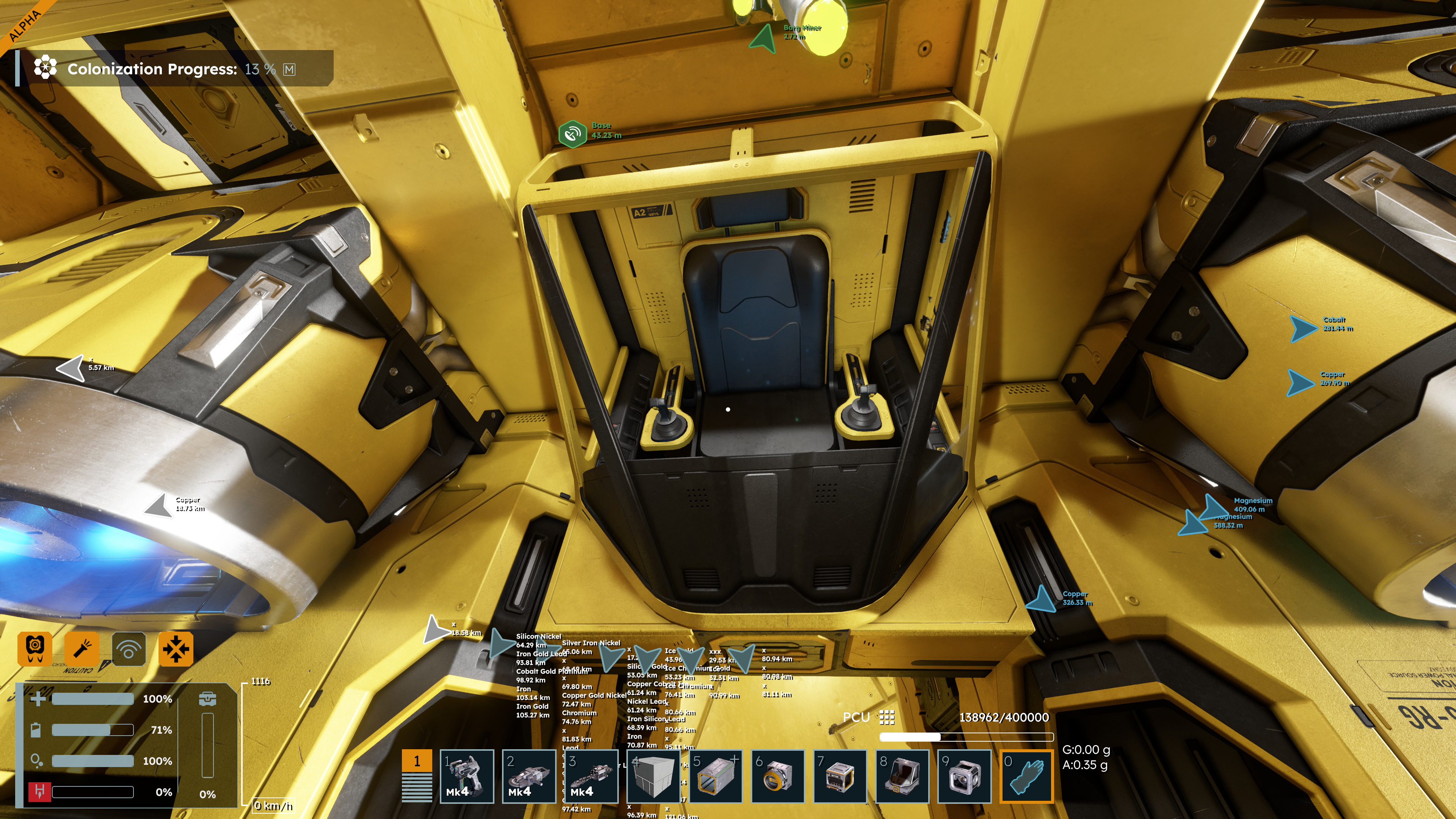This screenshot has width=1456, height=819.
Task: Click the toolbox inventory icon
Action: [x=207, y=698]
